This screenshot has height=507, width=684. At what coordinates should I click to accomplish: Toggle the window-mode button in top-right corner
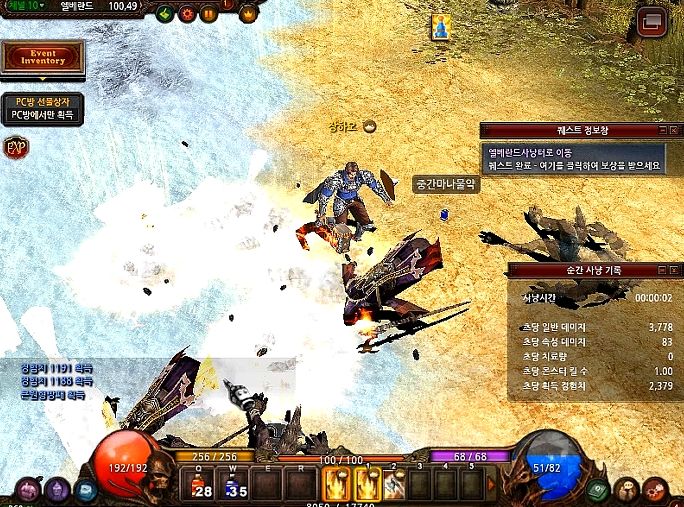(652, 19)
